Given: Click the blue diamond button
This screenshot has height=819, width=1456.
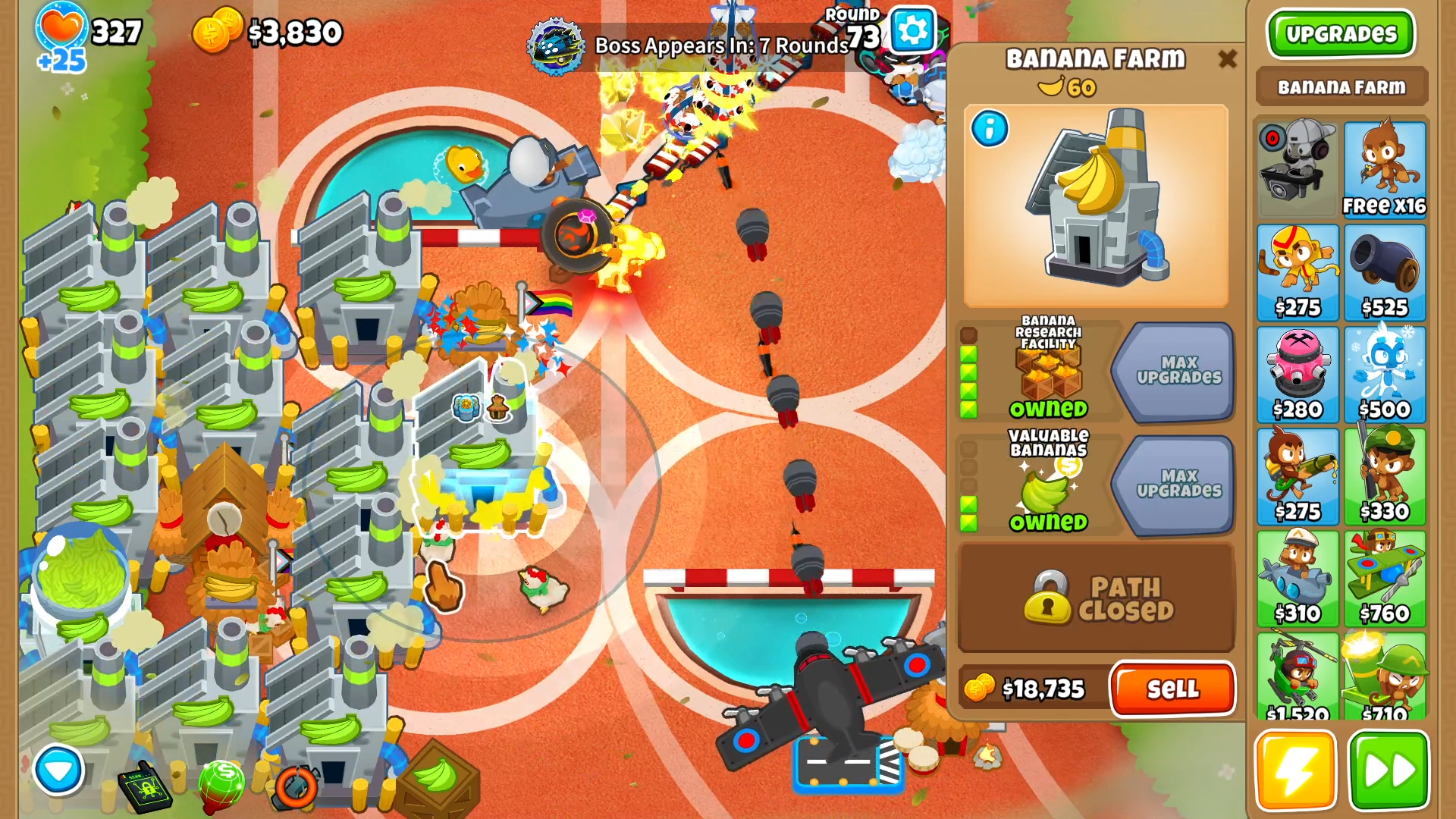Looking at the screenshot, I should [x=58, y=770].
